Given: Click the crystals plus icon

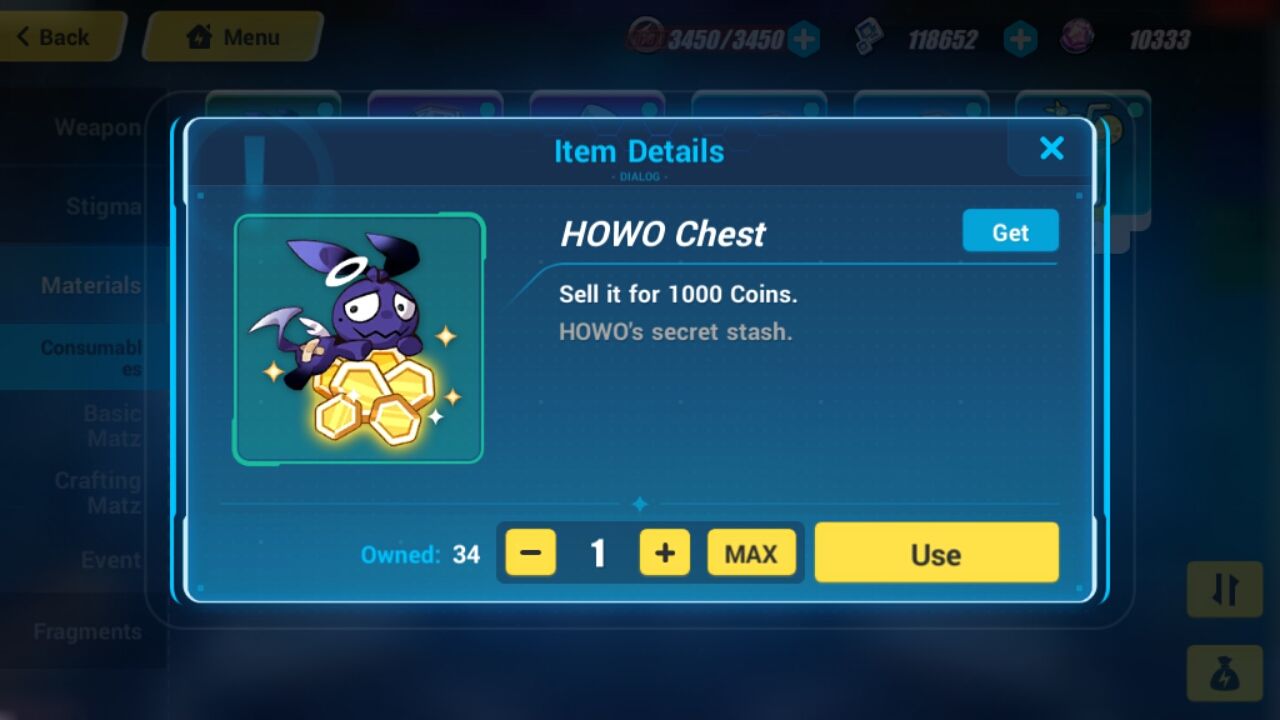Looking at the screenshot, I should tap(1019, 38).
